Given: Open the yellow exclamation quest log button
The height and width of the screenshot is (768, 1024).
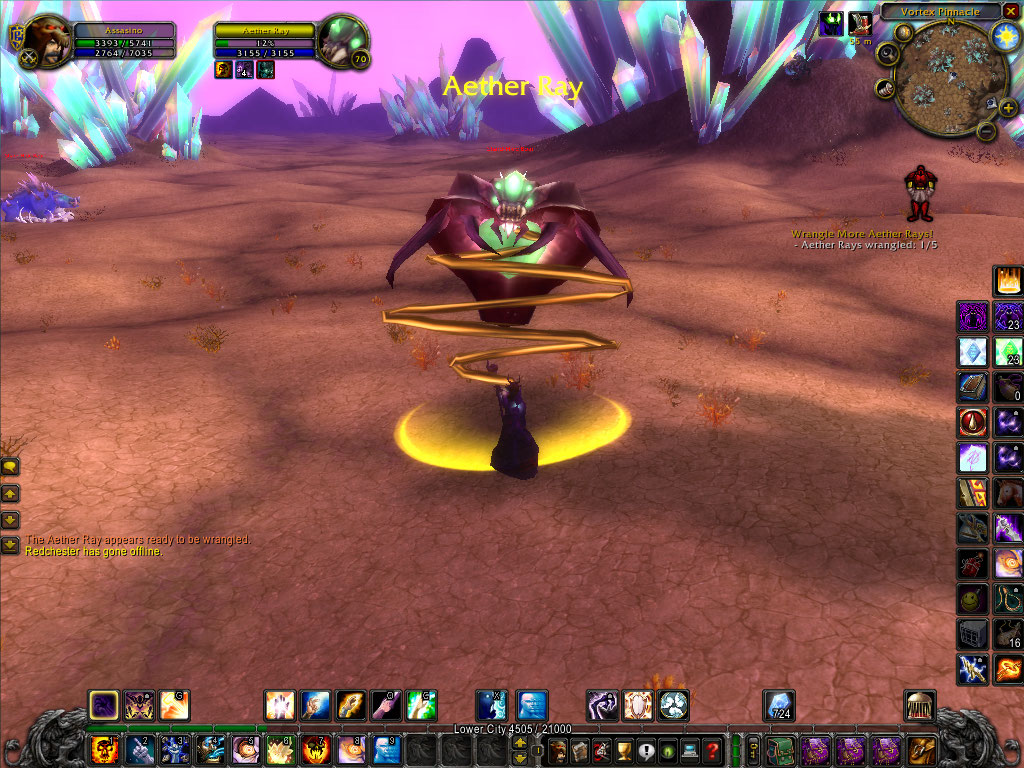Looking at the screenshot, I should point(645,750).
